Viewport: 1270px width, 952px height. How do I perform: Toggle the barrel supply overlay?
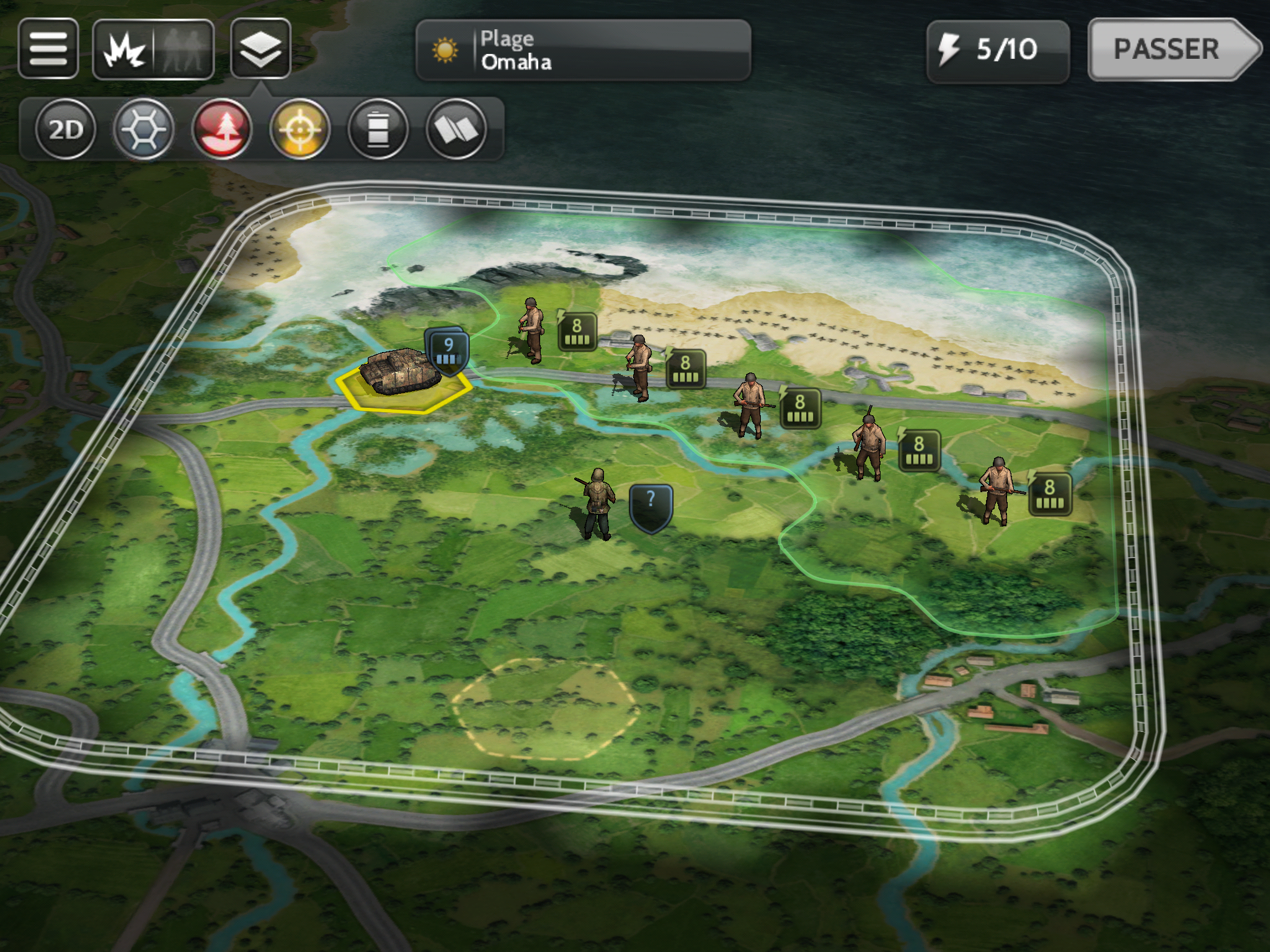tap(378, 129)
